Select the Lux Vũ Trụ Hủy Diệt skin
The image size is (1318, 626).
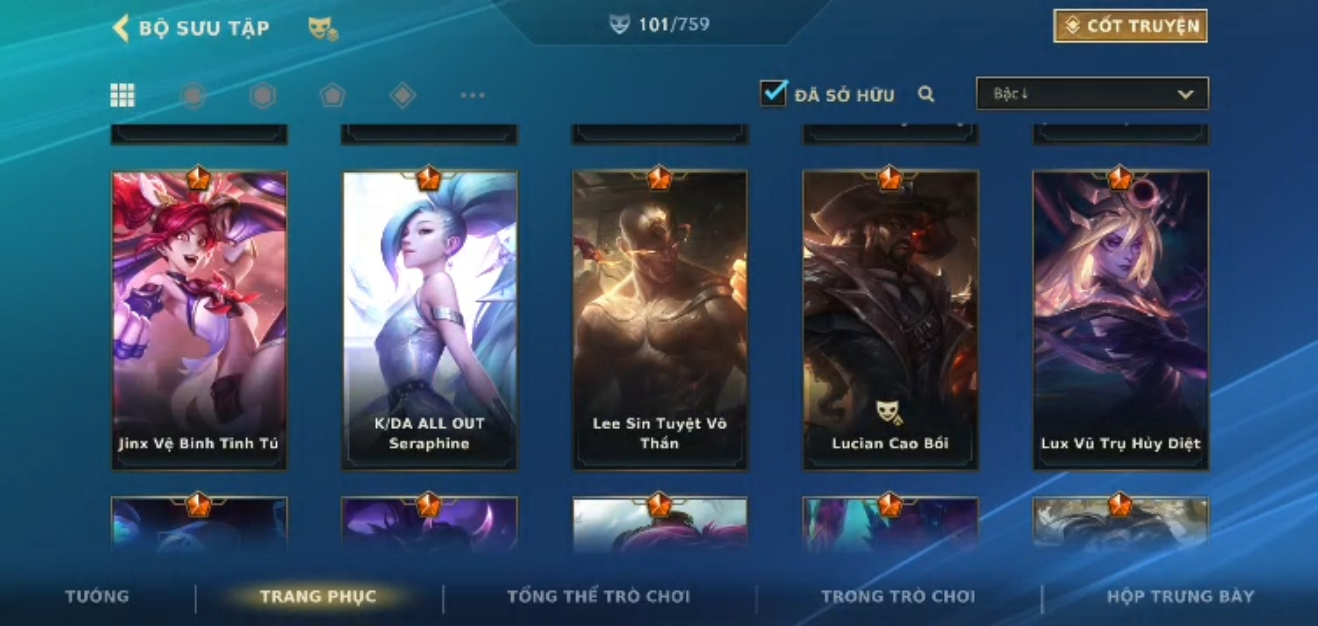point(1120,320)
